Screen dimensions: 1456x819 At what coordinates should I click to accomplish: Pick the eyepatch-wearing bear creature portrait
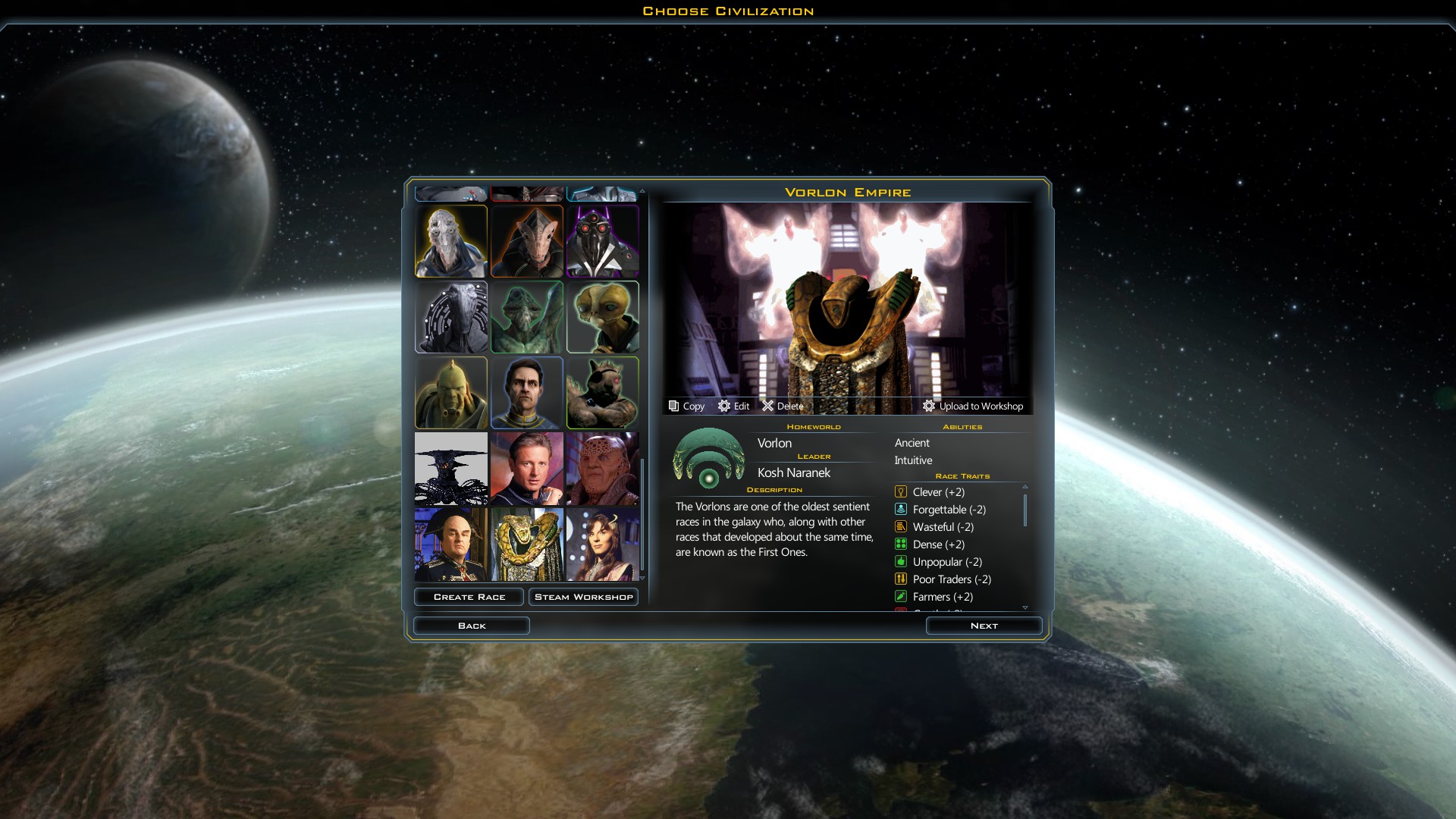[x=603, y=393]
